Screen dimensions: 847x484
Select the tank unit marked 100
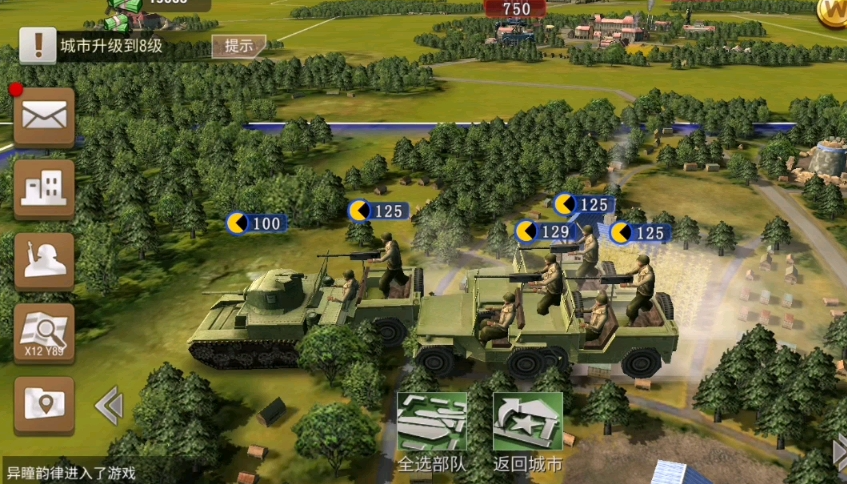[254, 223]
